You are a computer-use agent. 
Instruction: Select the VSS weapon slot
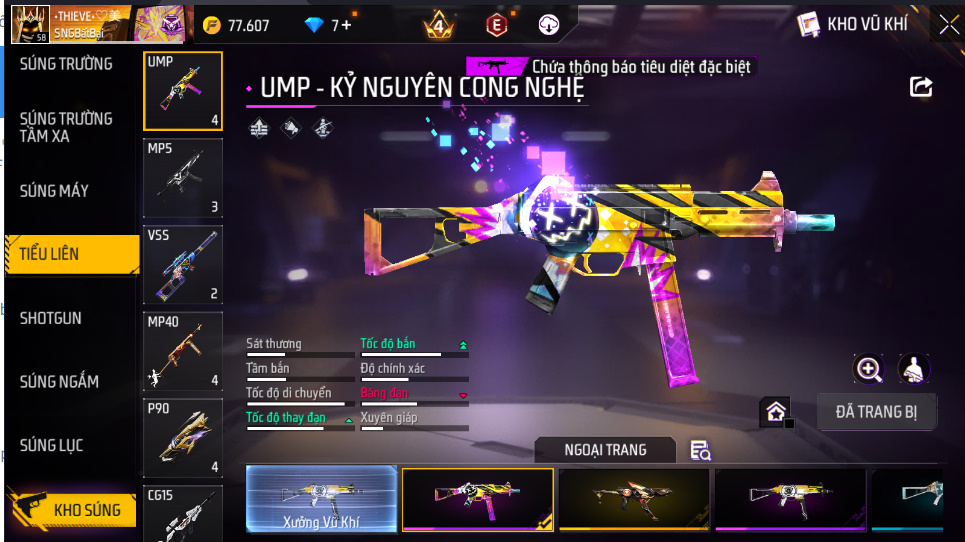pyautogui.click(x=182, y=264)
